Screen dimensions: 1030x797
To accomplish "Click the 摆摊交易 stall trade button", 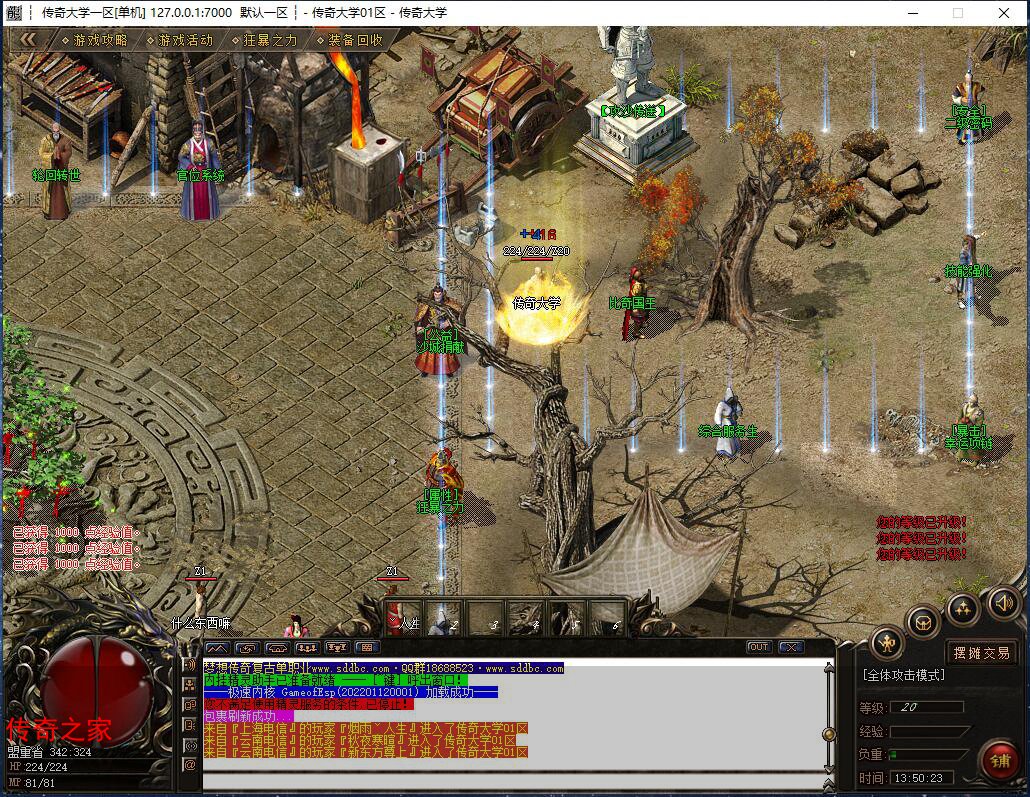I will pos(980,653).
